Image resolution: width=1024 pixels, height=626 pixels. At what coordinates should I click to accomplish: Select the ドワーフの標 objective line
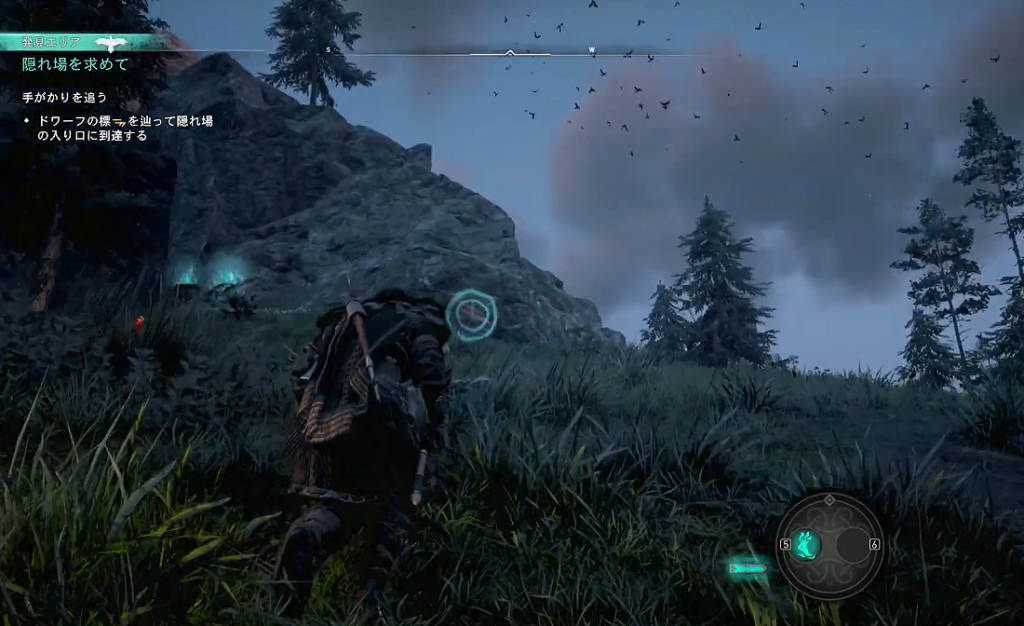(x=124, y=127)
